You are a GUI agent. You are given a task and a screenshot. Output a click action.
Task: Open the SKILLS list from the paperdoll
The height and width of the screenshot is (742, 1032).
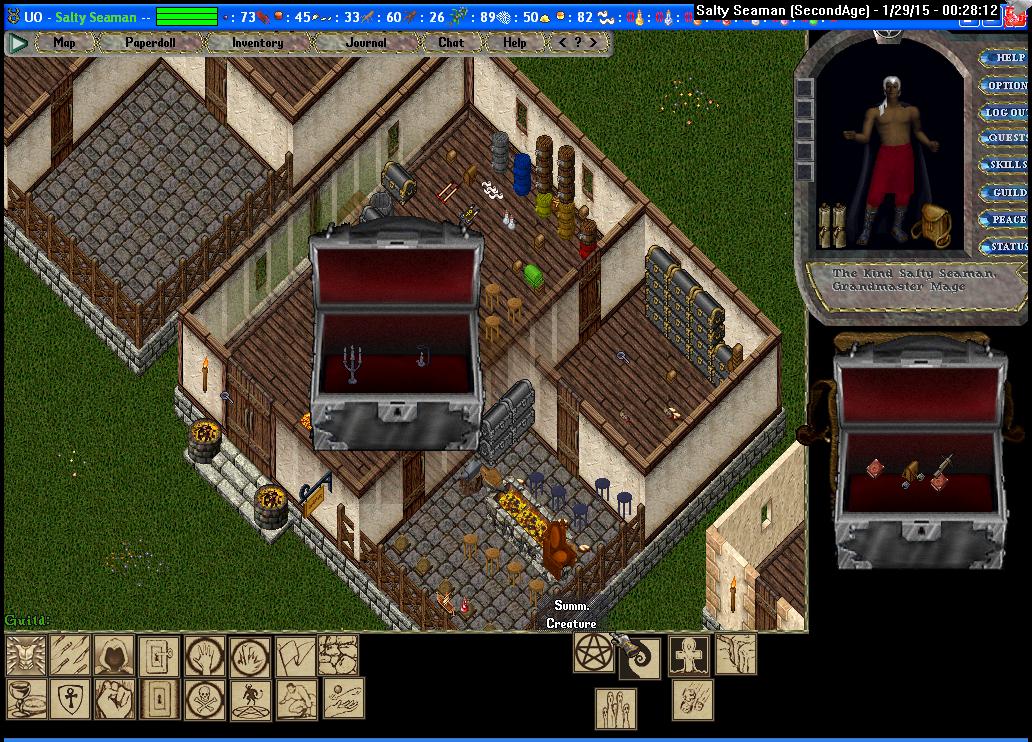pos(1007,165)
